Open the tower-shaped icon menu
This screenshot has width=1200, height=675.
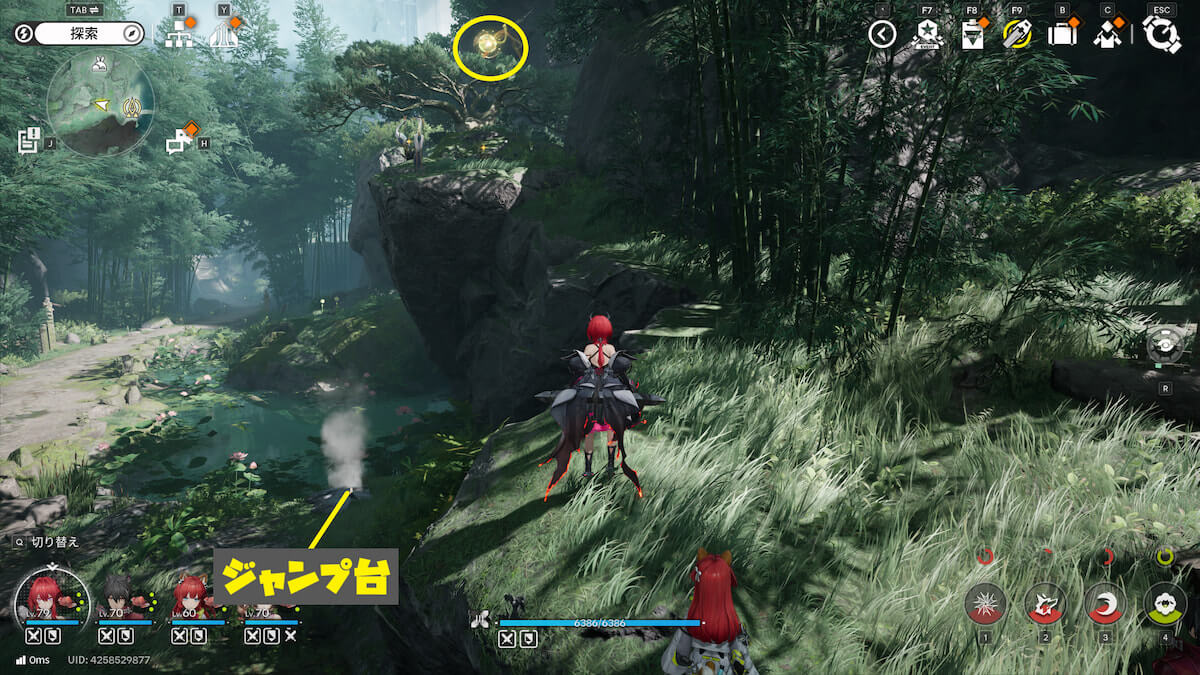[224, 35]
